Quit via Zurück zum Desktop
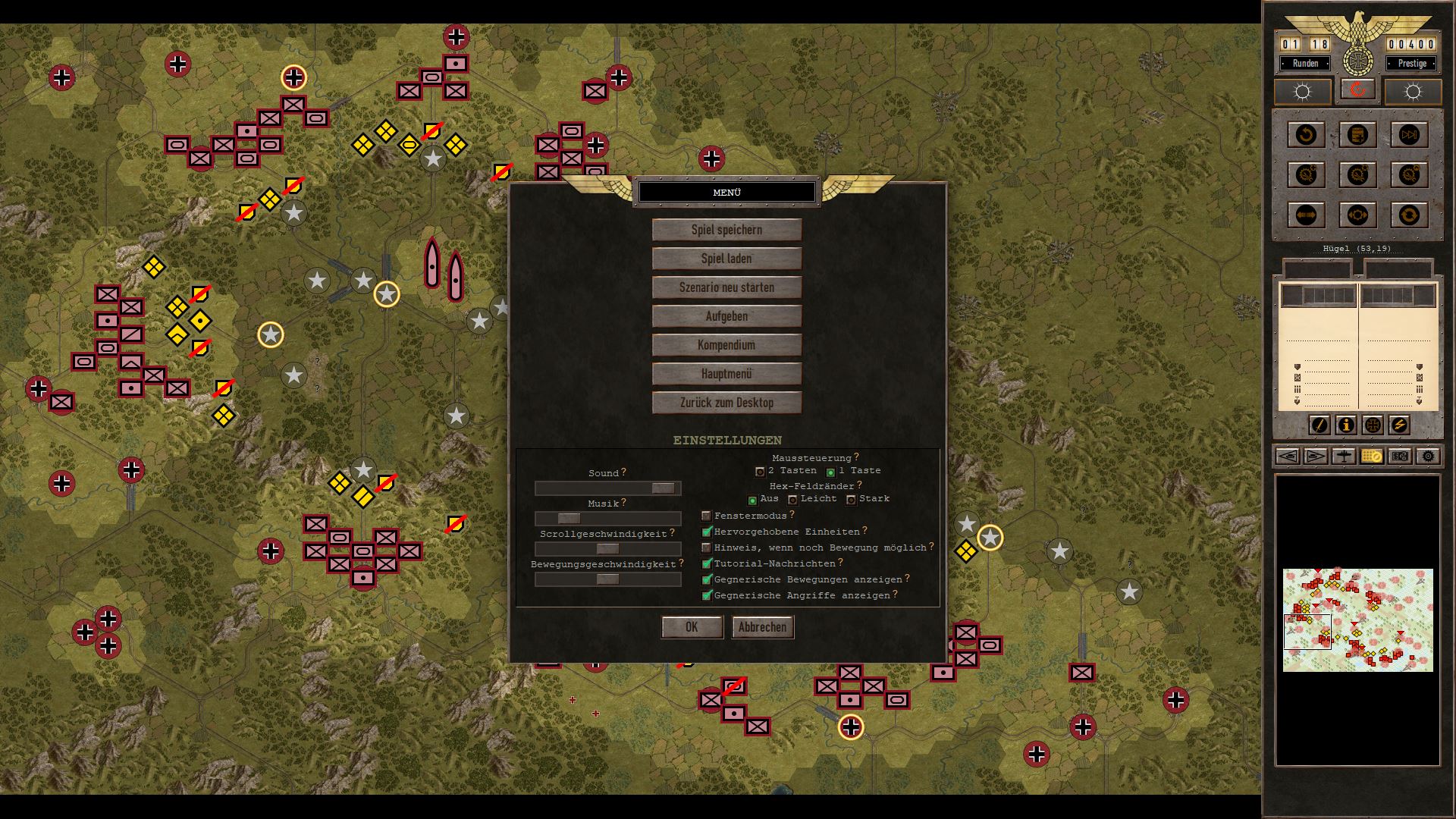The width and height of the screenshot is (1456, 819). (x=726, y=403)
